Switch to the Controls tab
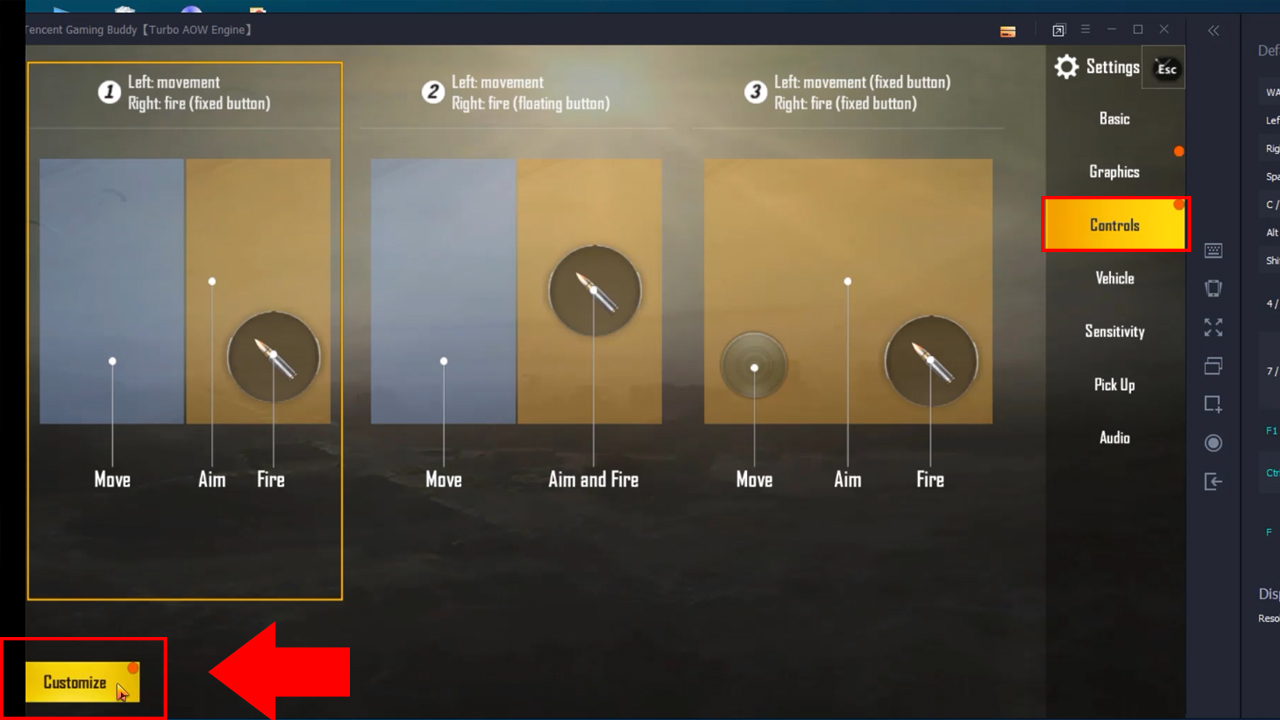The width and height of the screenshot is (1280, 720). (x=1114, y=224)
